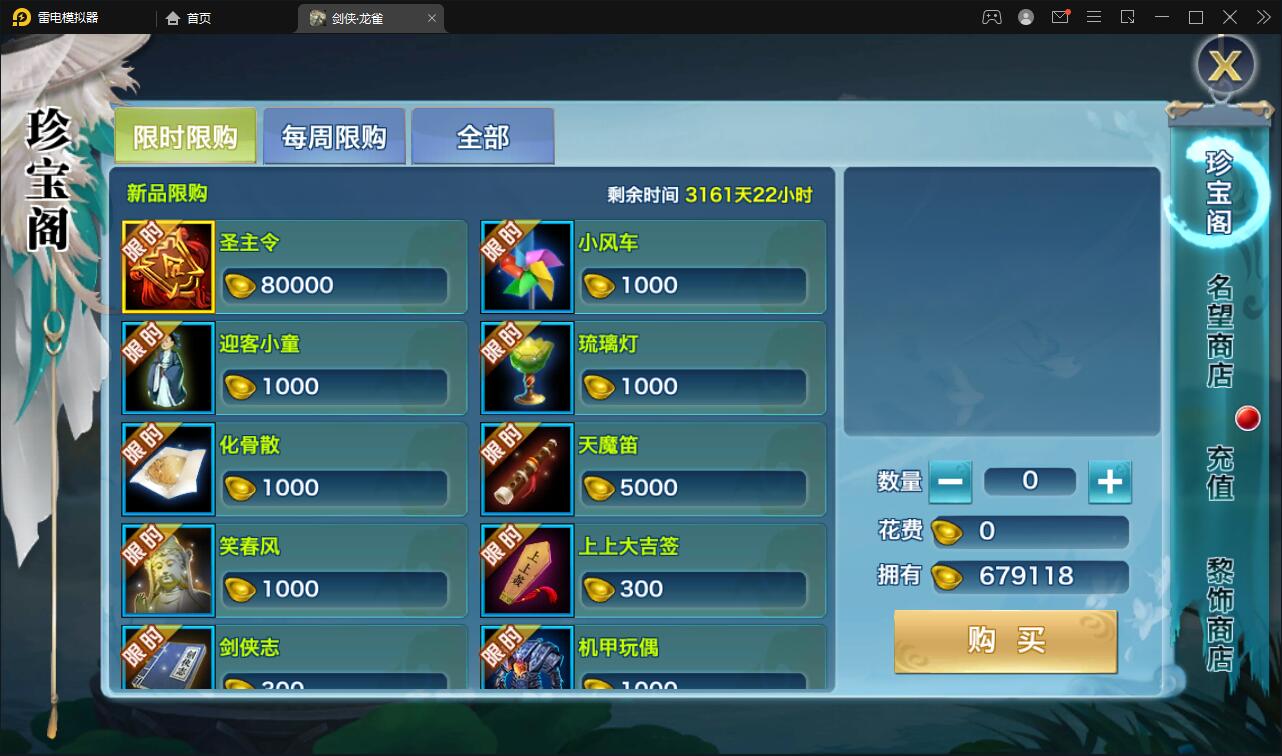This screenshot has height=756, width=1282.
Task: Decrease quantity with the minus button
Action: (950, 481)
